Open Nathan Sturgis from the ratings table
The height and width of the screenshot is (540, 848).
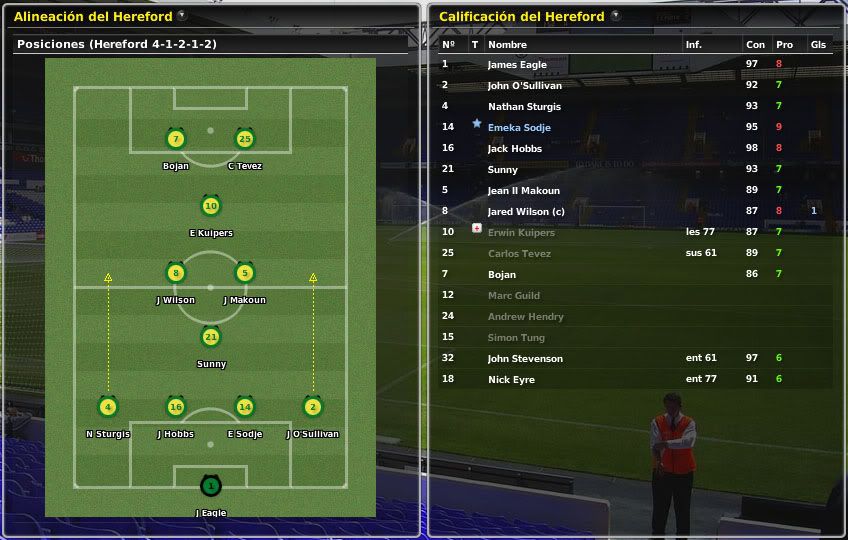coord(524,106)
